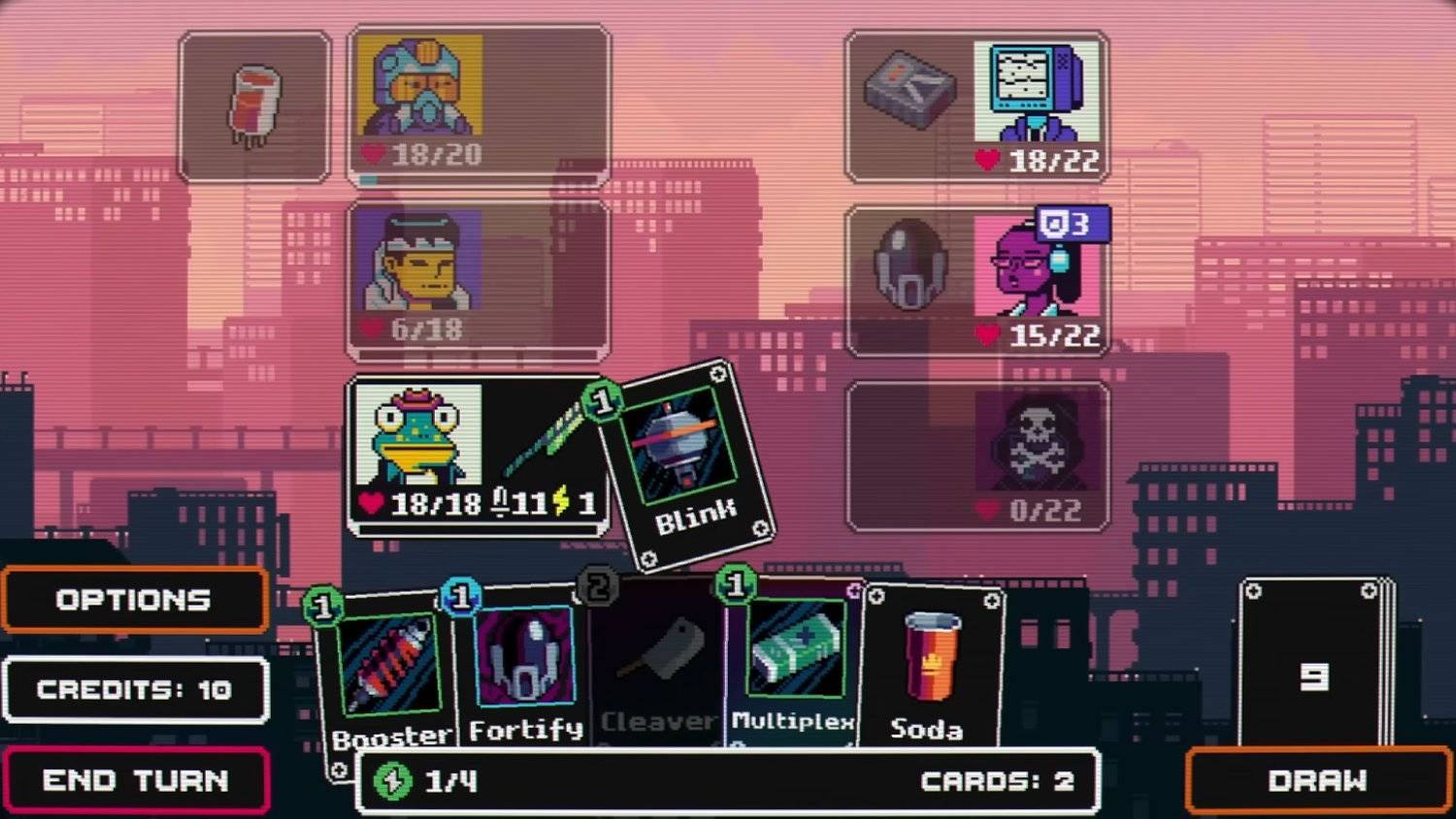Select the skull portrait of the defeated enemy
Image resolution: width=1456 pixels, height=819 pixels.
click(x=1039, y=442)
